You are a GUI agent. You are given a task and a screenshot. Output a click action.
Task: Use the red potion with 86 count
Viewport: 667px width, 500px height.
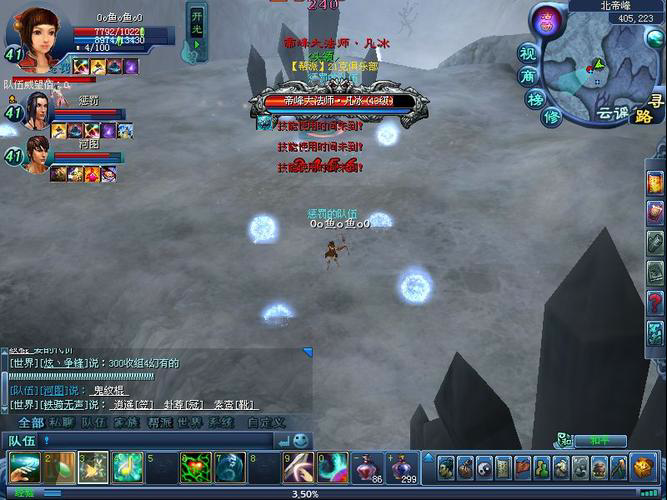(x=367, y=467)
